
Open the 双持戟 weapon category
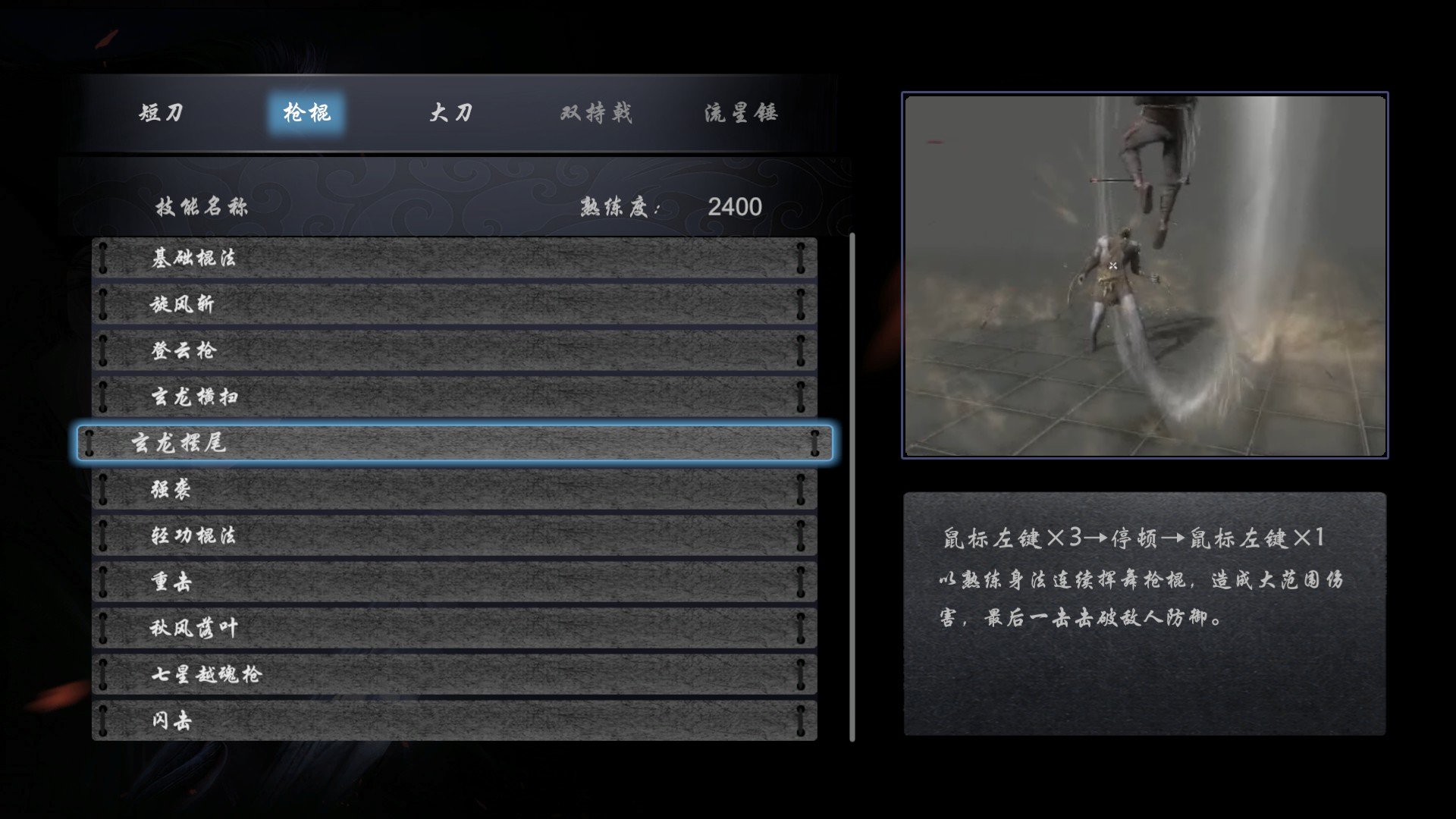596,112
